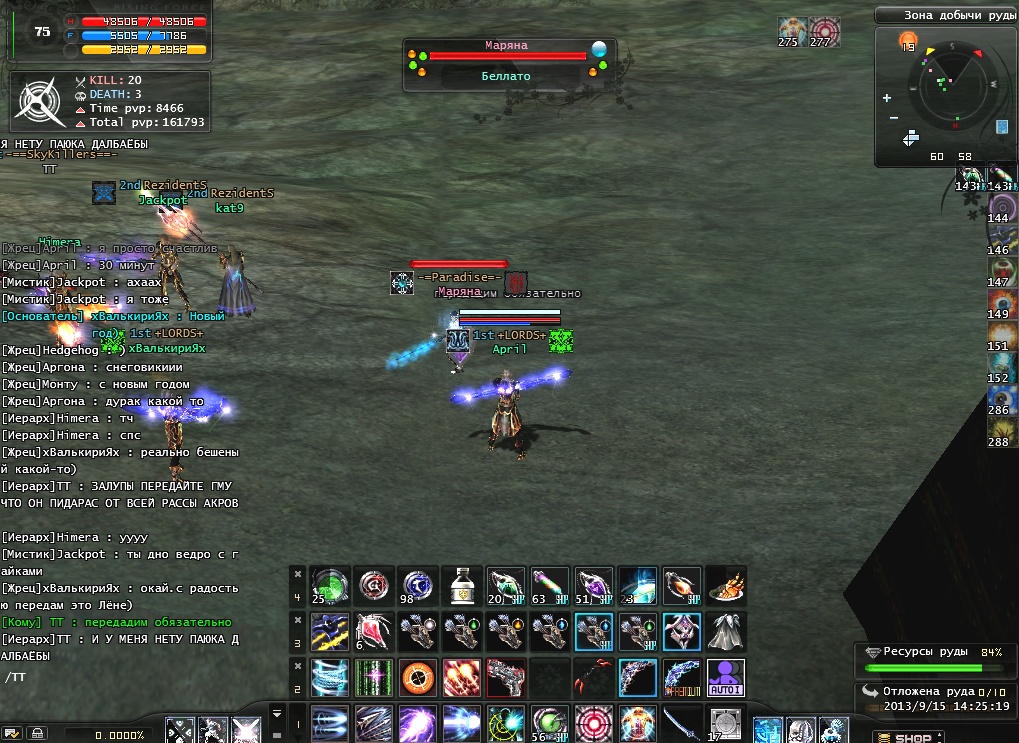The height and width of the screenshot is (743, 1019).
Task: Activate the green matrix-code skill icon
Action: point(373,677)
